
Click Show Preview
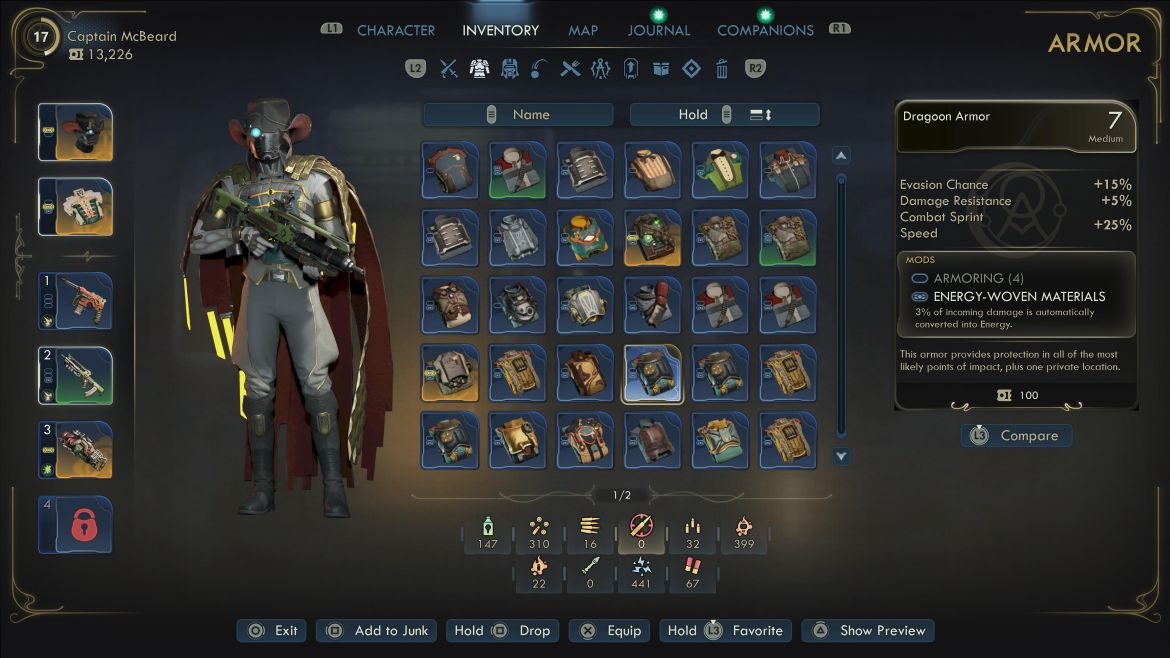click(x=868, y=631)
